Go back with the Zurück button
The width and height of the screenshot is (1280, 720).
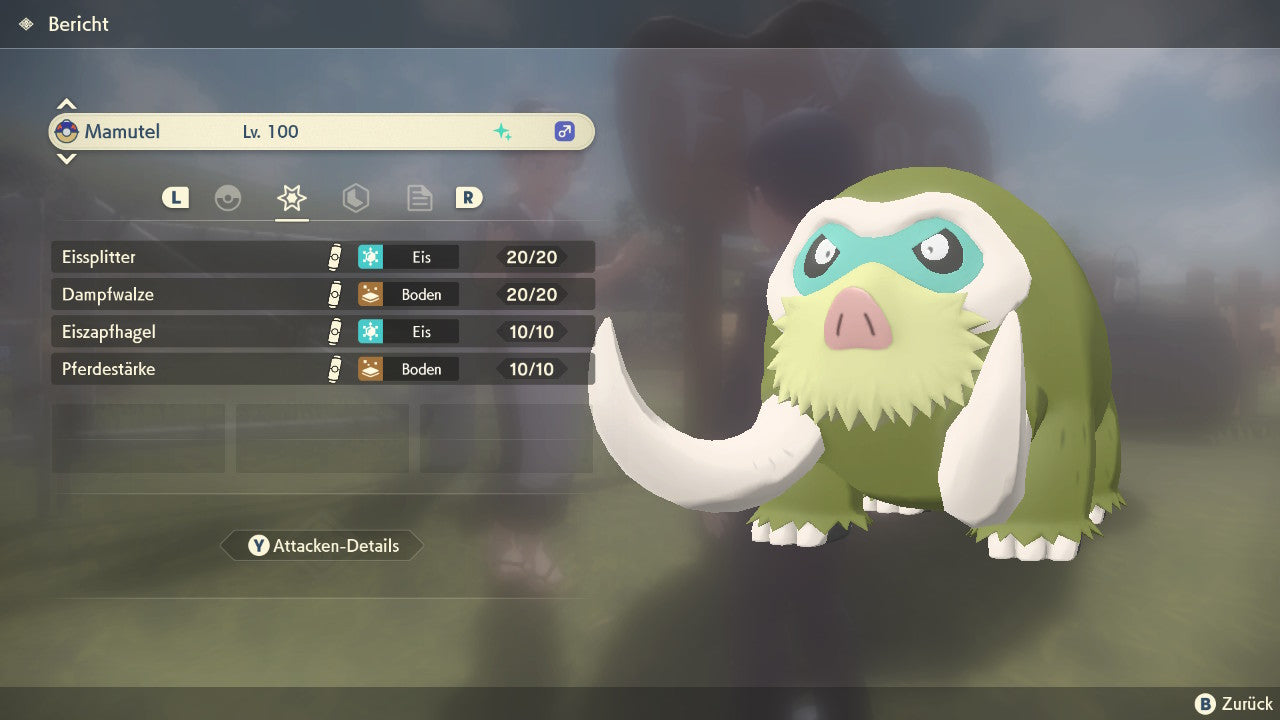tap(1234, 704)
